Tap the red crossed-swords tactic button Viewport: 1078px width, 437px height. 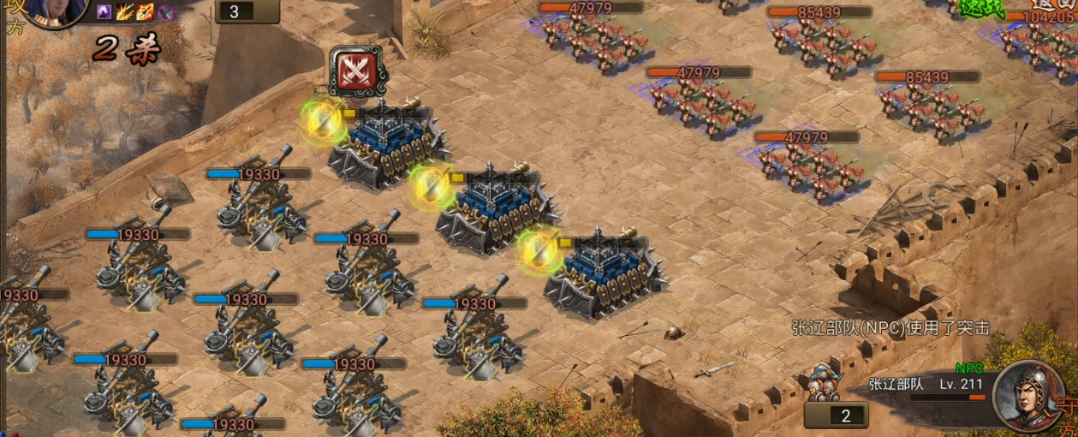(355, 70)
